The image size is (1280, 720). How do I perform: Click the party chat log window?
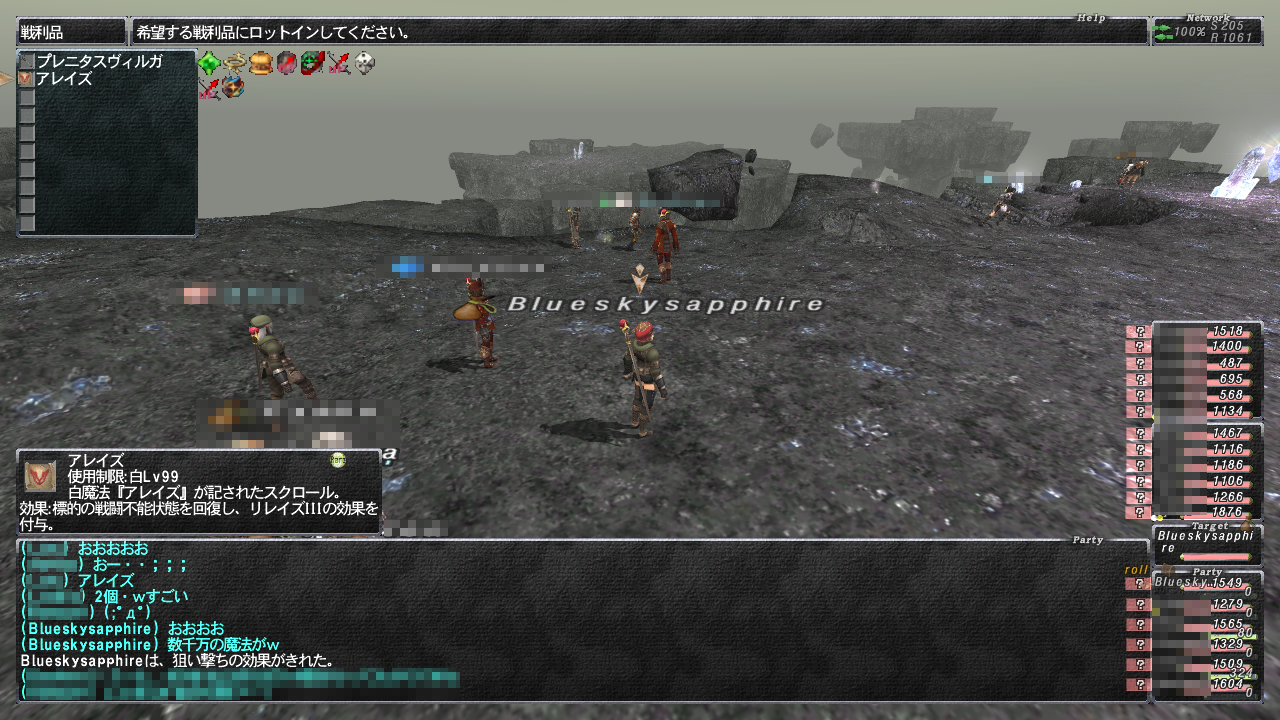tap(580, 620)
